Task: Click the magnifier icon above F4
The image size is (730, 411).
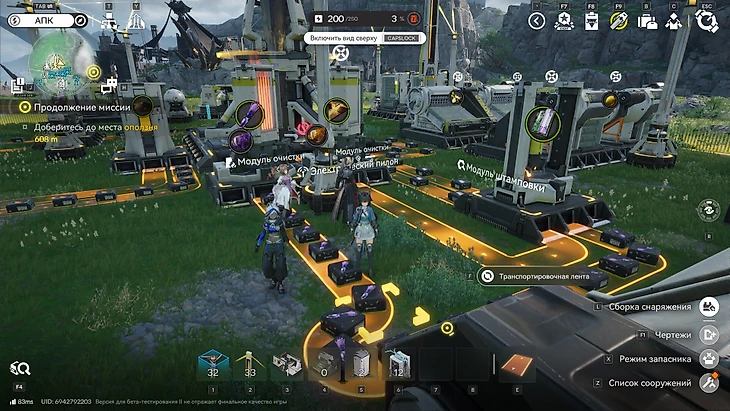Action: click(x=20, y=369)
